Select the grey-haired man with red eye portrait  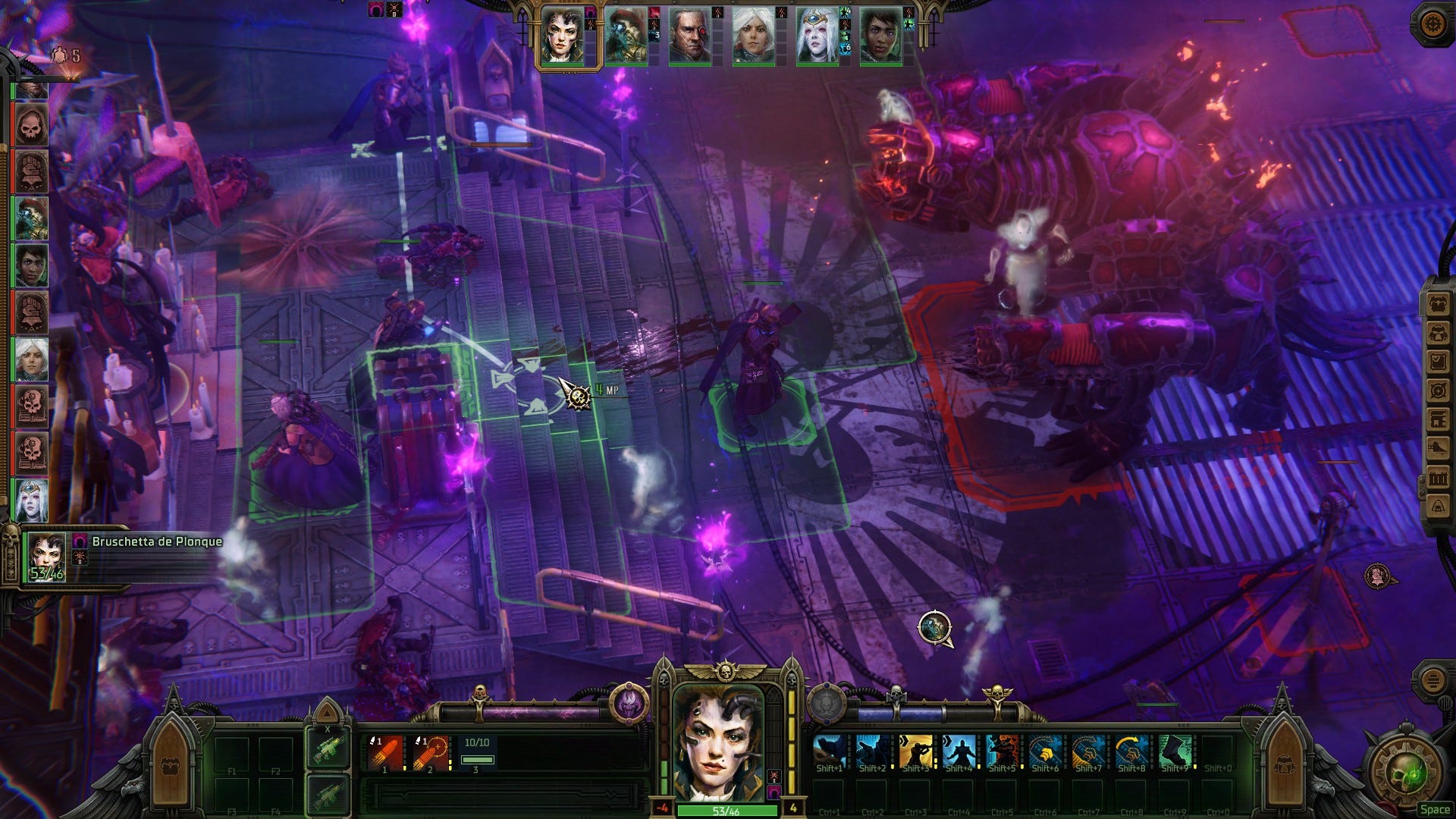(x=689, y=36)
